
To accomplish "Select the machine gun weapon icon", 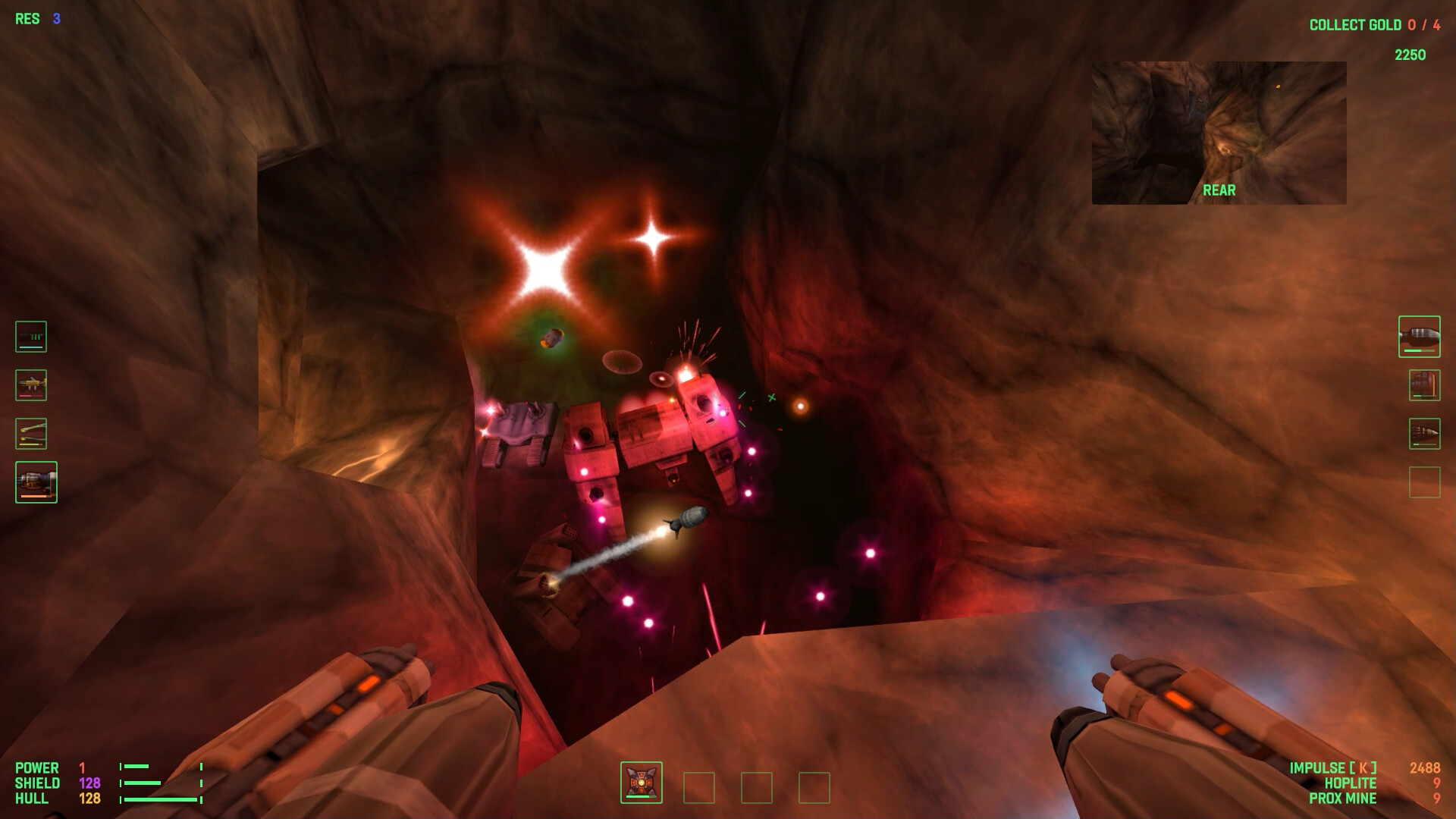I will 30,336.
